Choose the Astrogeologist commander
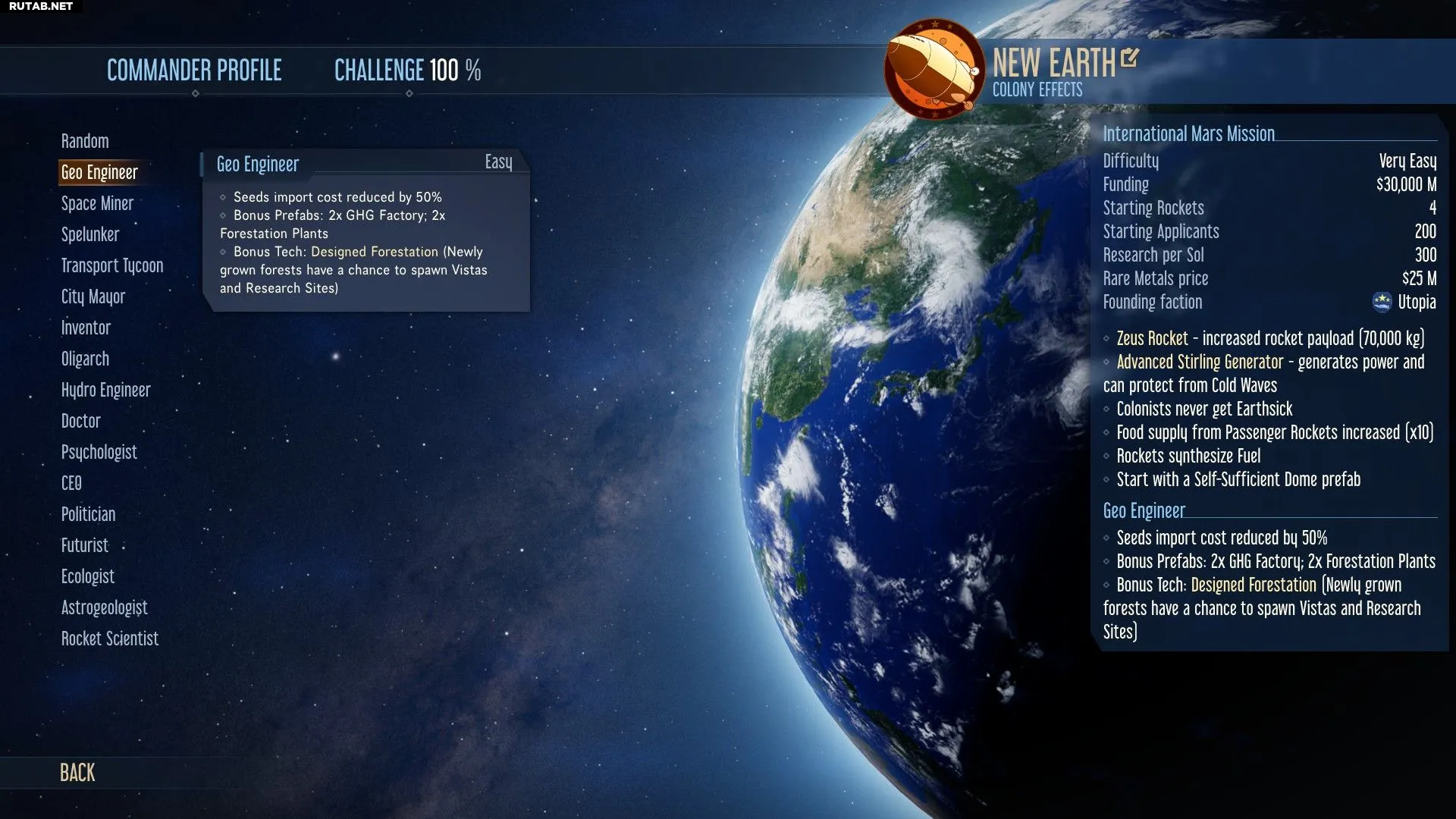1456x819 pixels. 105,608
